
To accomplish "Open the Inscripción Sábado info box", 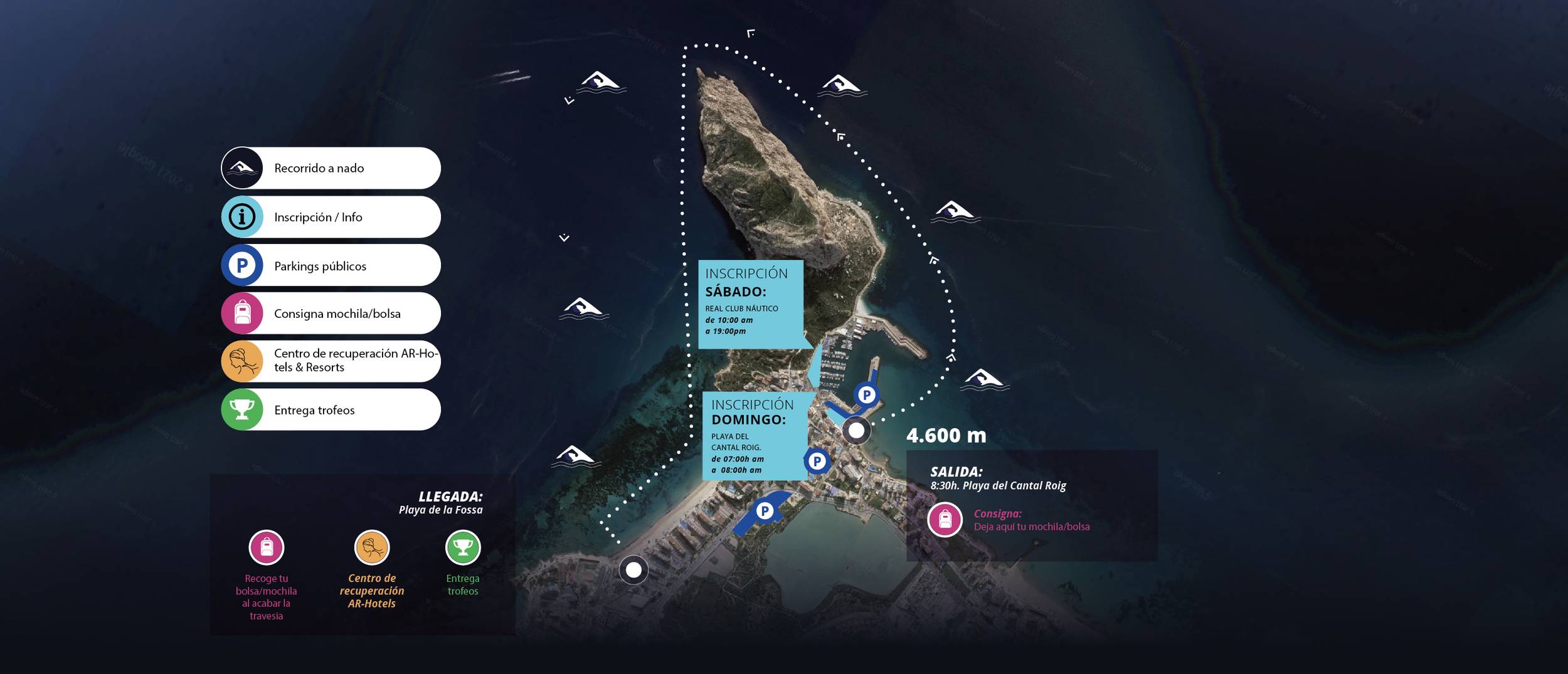I will (x=750, y=304).
